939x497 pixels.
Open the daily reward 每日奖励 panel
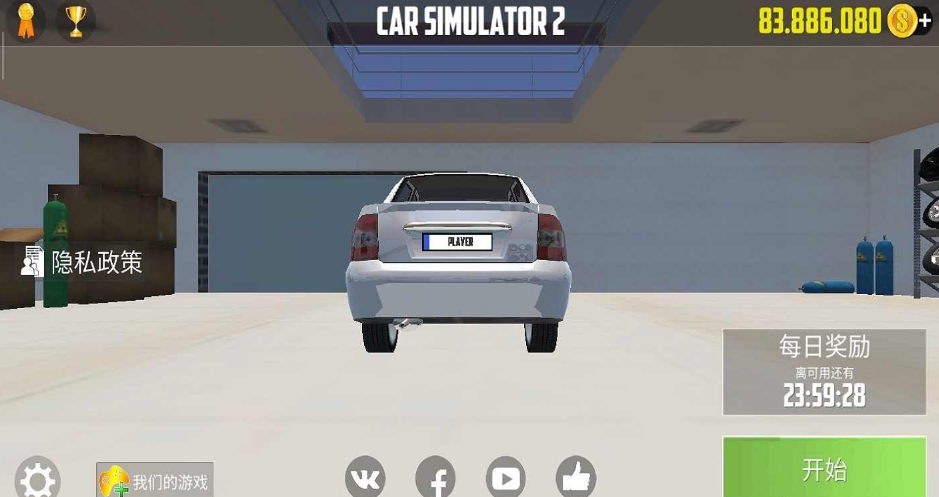pos(824,372)
